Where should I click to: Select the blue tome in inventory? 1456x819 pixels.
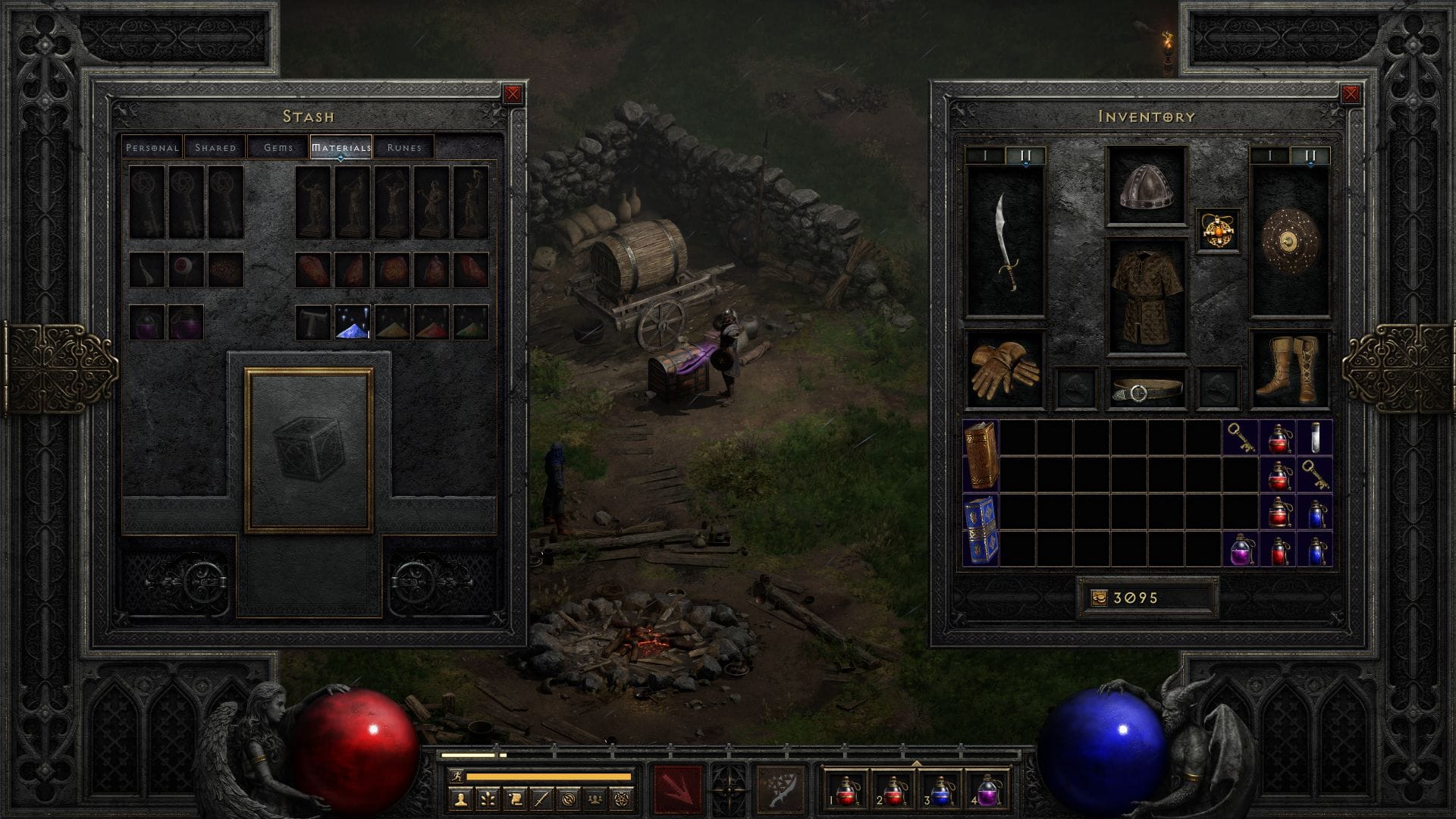click(x=981, y=530)
